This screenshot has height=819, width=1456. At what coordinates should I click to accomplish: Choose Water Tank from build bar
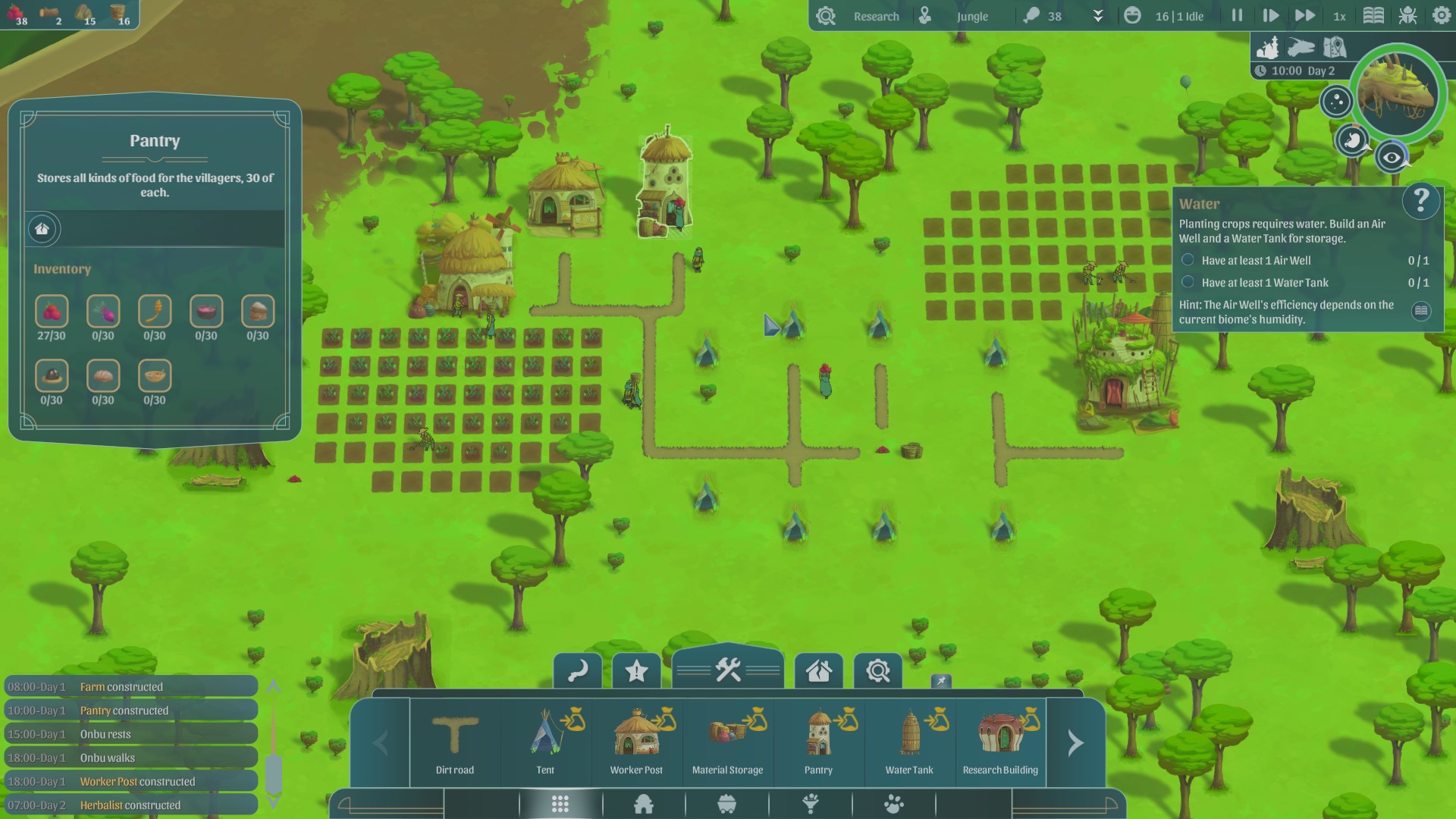910,743
